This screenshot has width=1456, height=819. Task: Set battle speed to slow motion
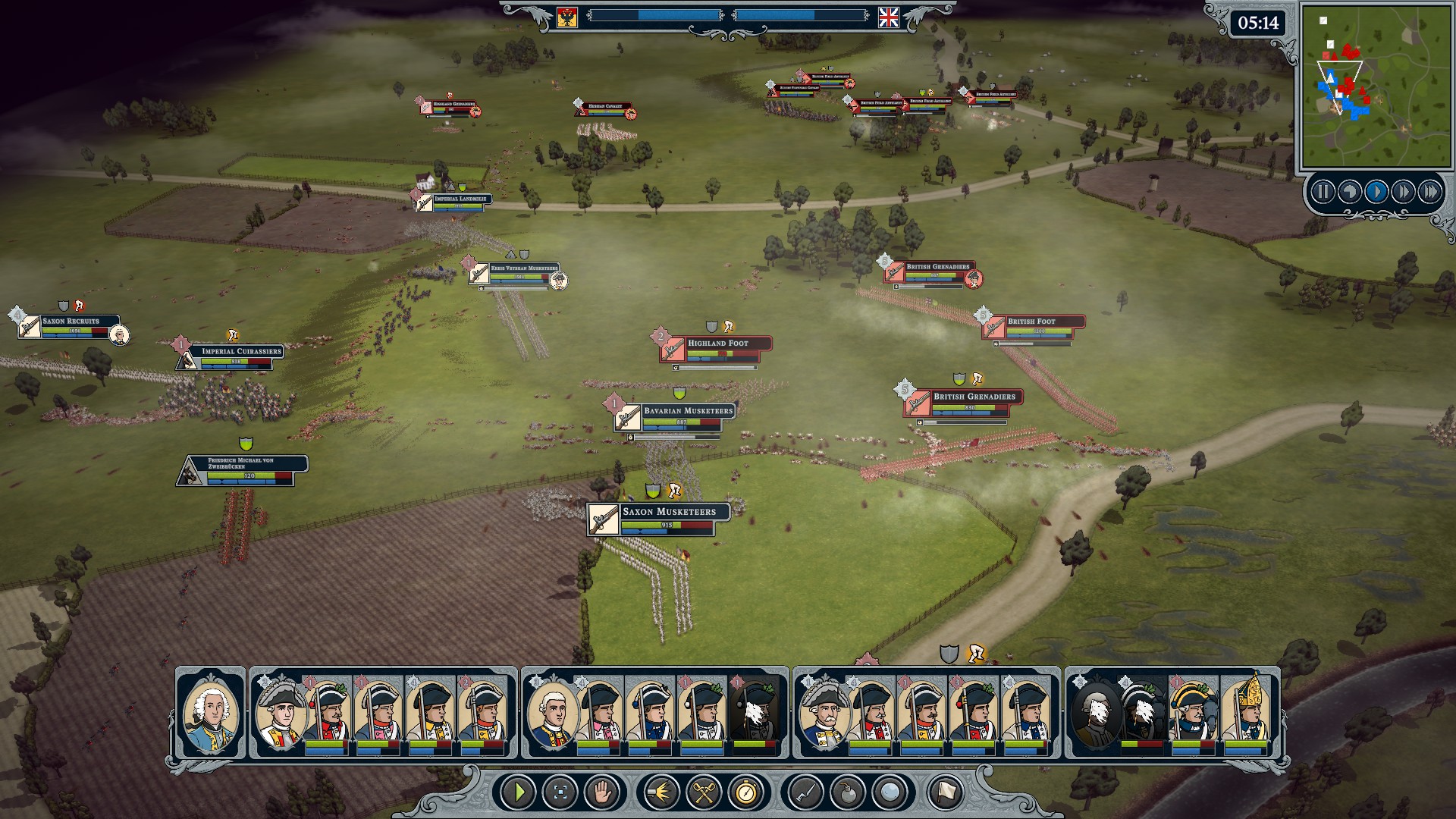(1350, 192)
